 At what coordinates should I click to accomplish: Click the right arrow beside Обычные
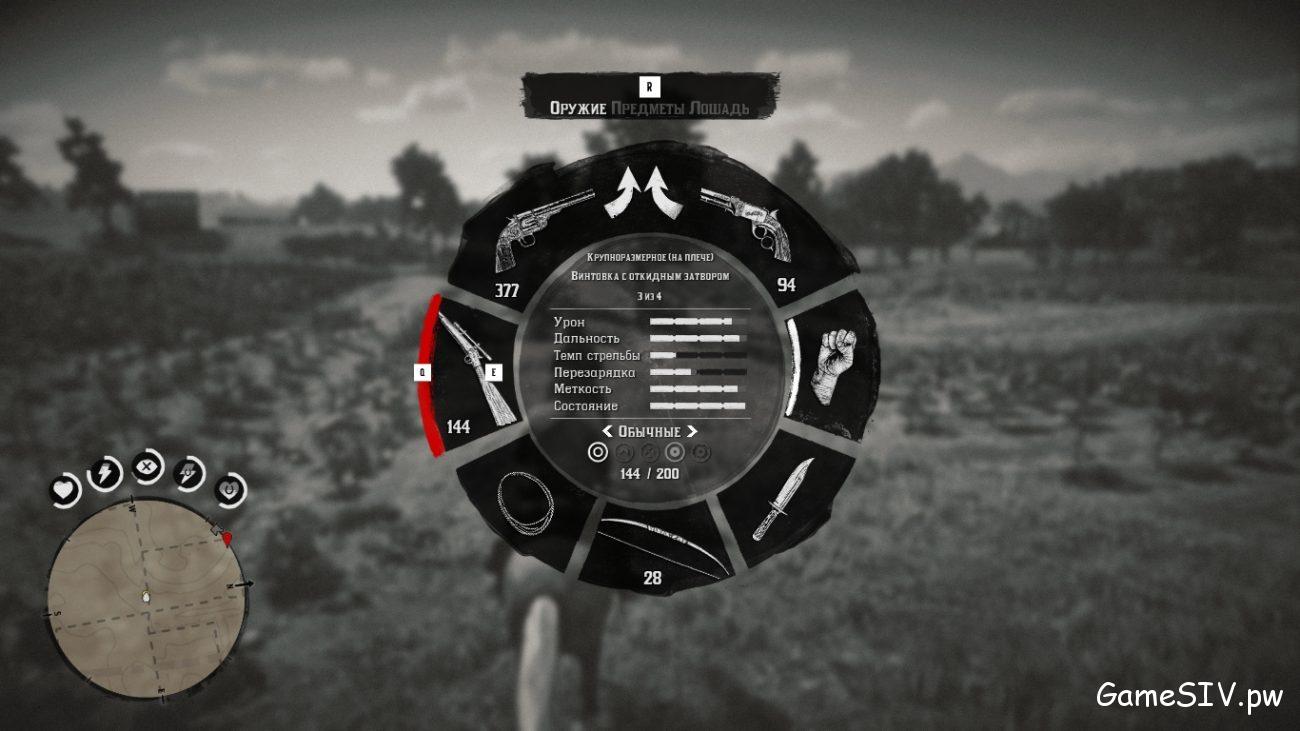tap(691, 432)
